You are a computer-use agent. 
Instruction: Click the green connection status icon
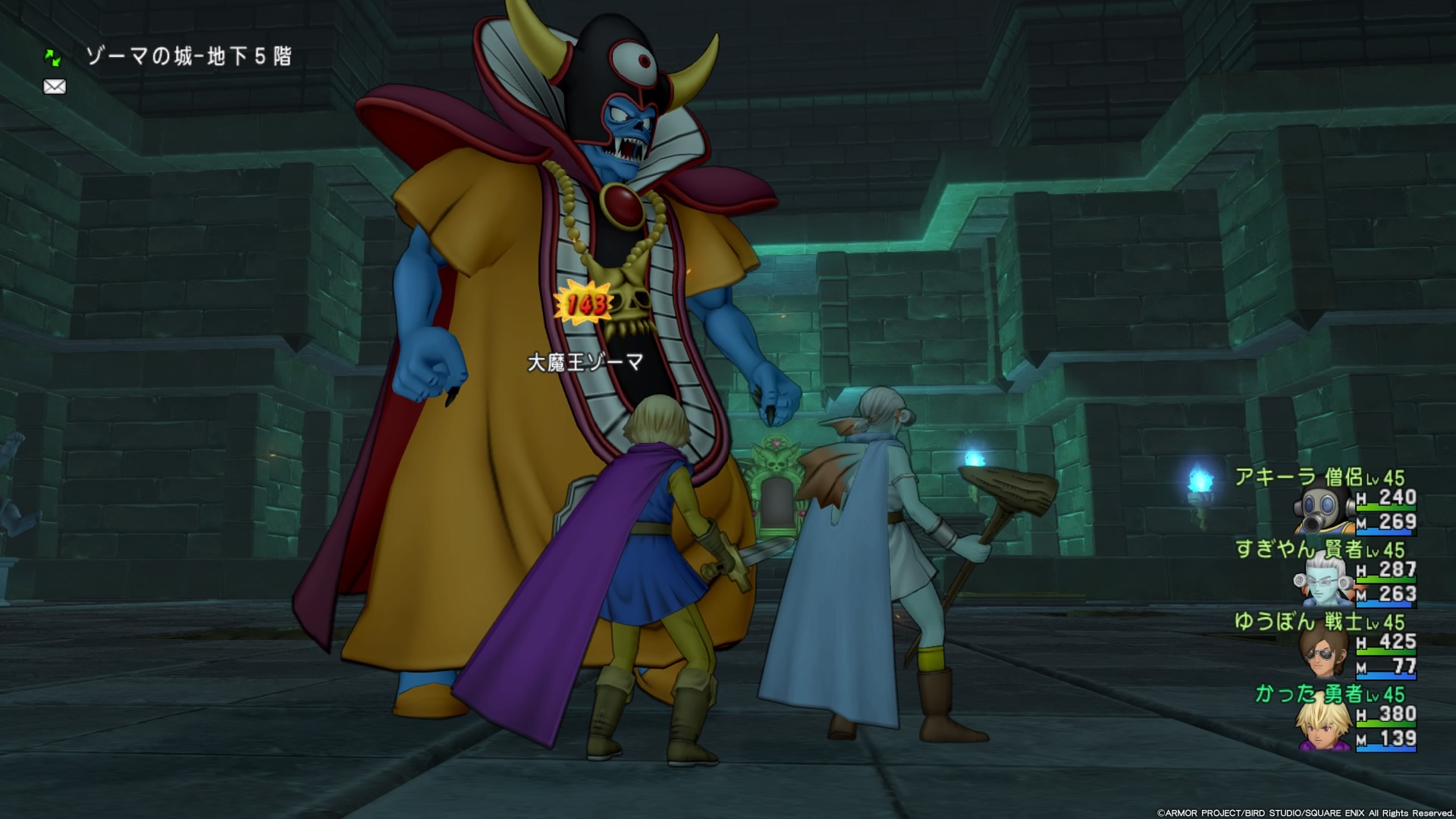pyautogui.click(x=54, y=56)
